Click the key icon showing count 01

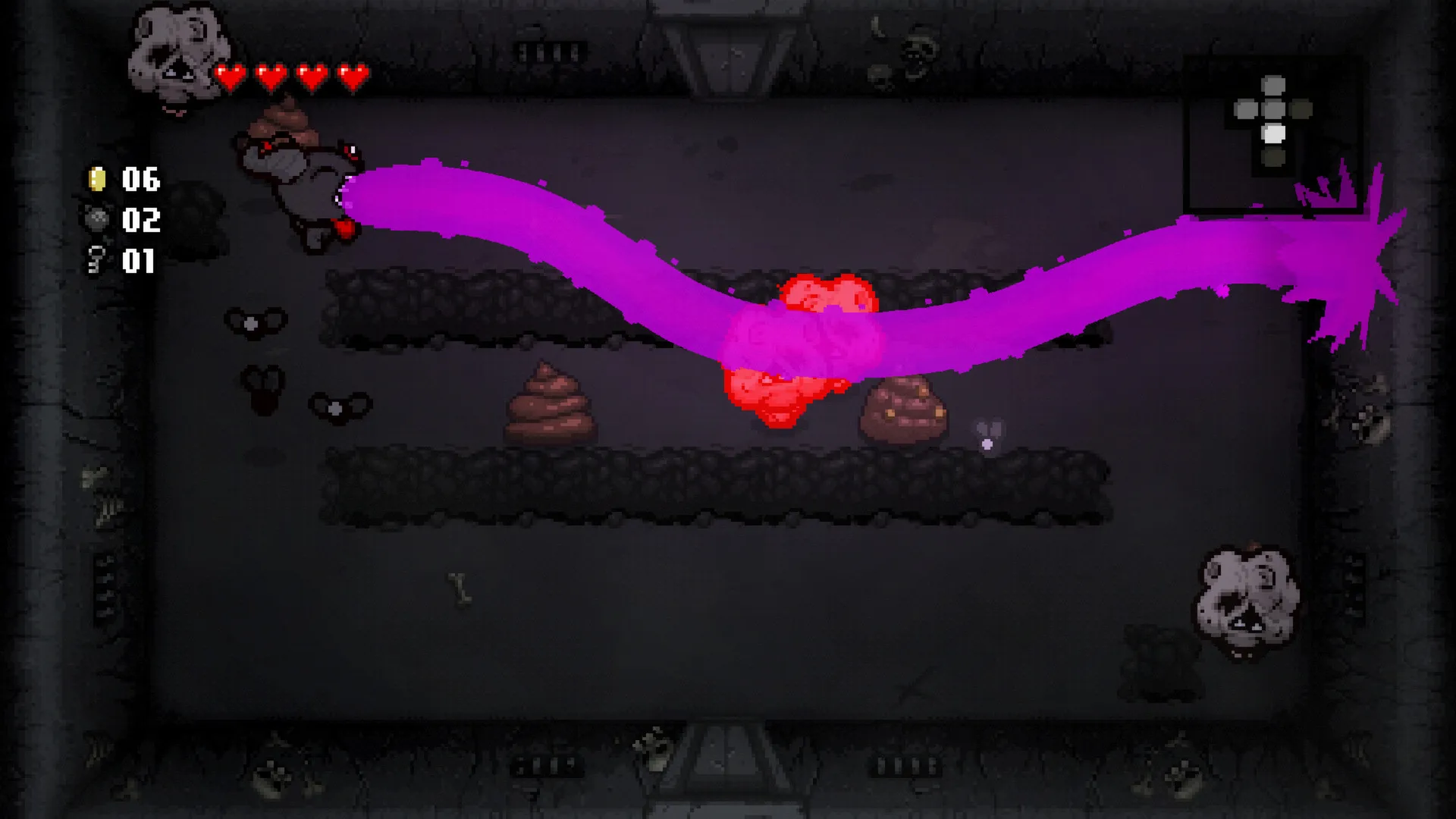(96, 259)
